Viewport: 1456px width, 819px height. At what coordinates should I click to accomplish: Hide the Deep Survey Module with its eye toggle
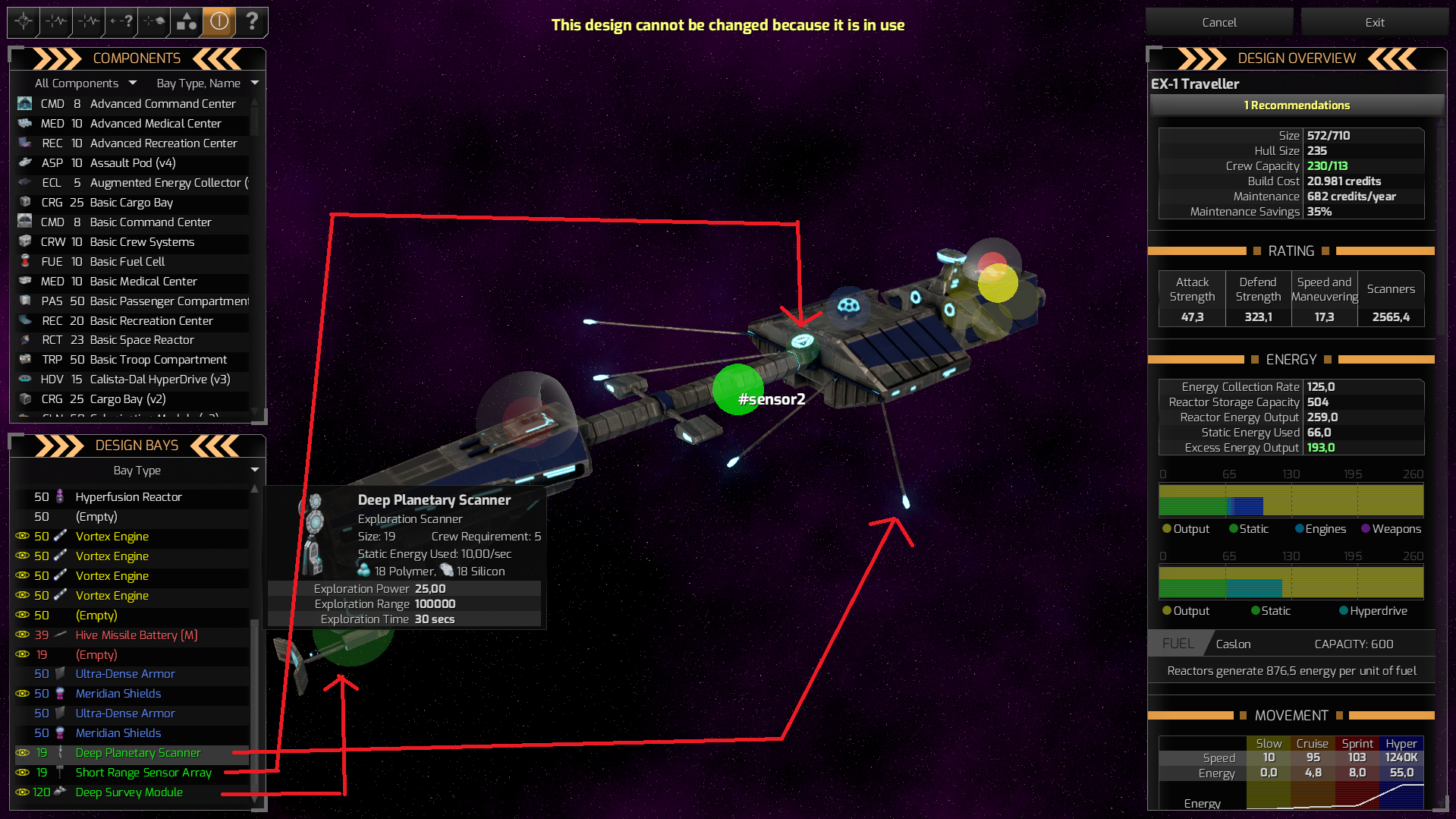pyautogui.click(x=21, y=792)
